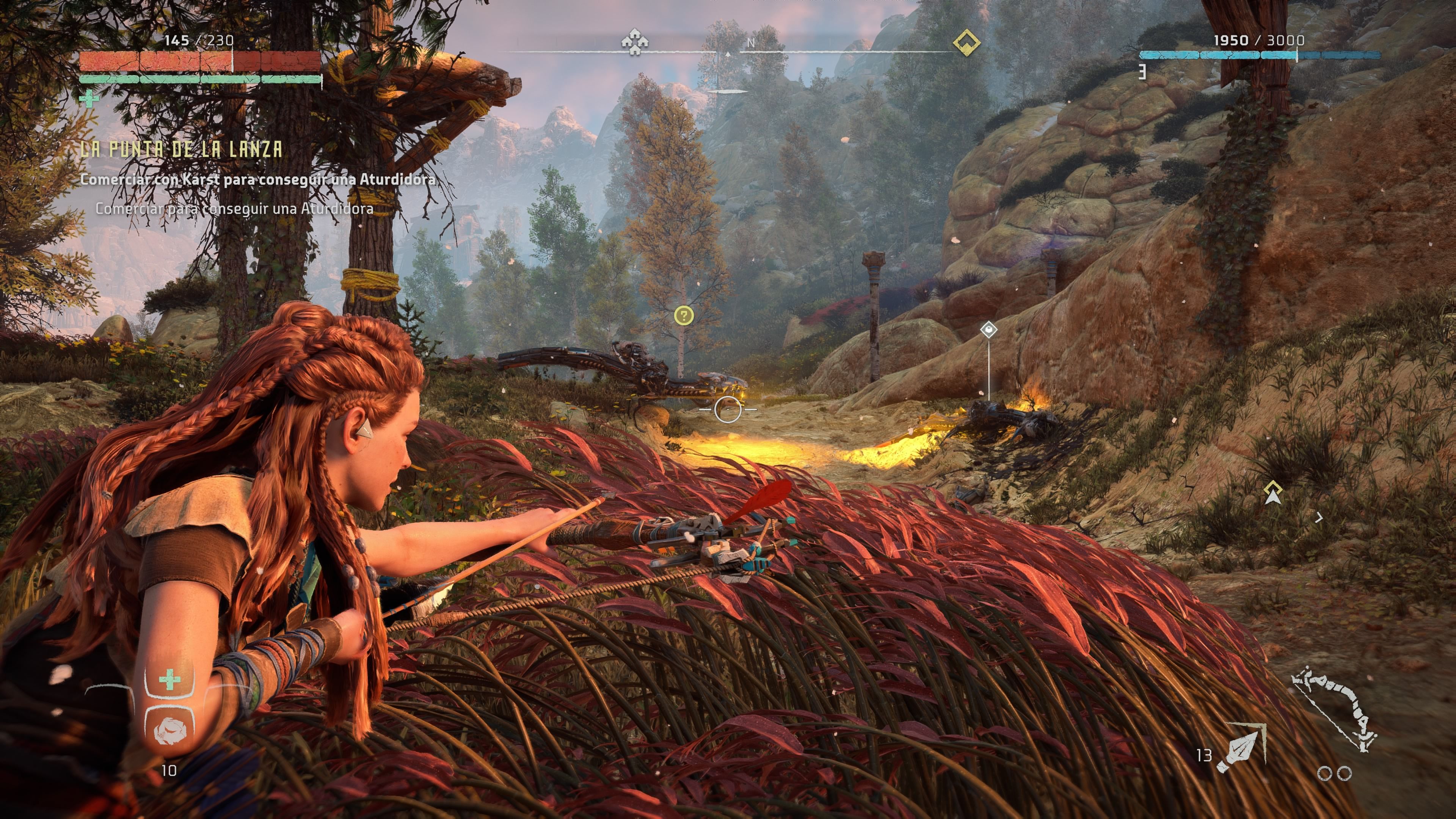Viewport: 1456px width, 819px height.
Task: Click the yellow diamond quest marker on compass
Action: [x=966, y=42]
